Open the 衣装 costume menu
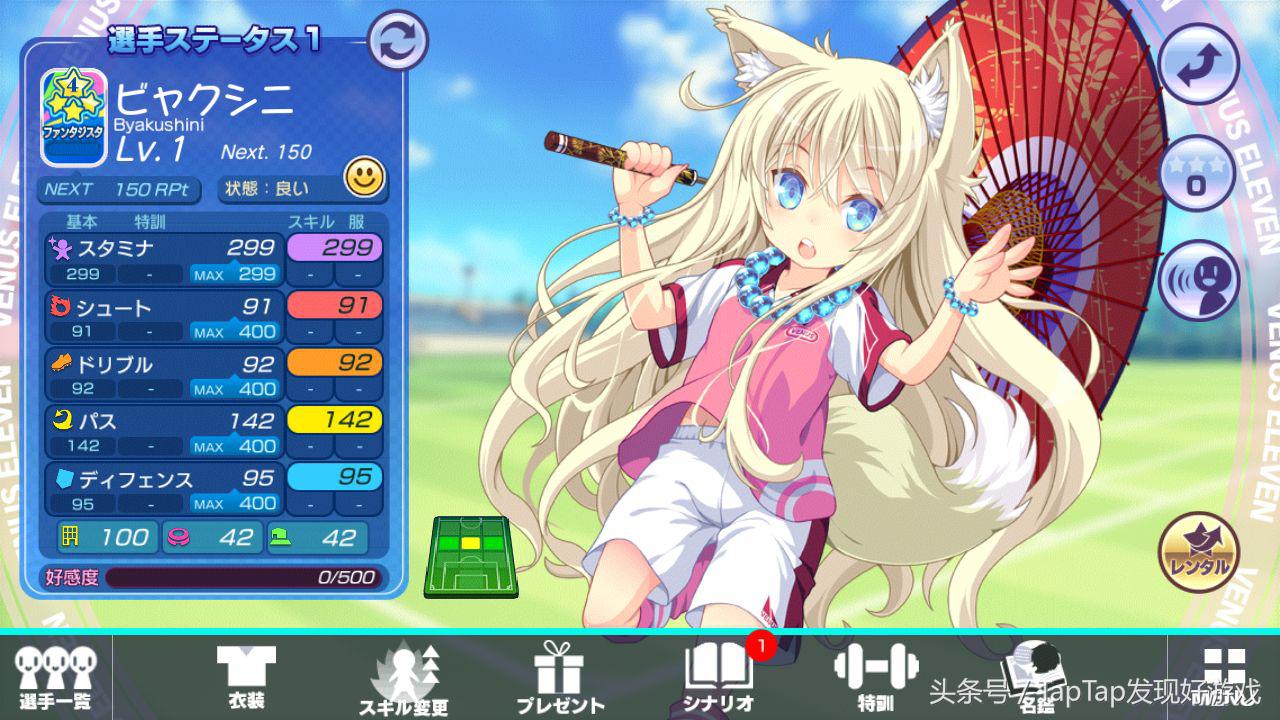The image size is (1280, 720). click(246, 678)
